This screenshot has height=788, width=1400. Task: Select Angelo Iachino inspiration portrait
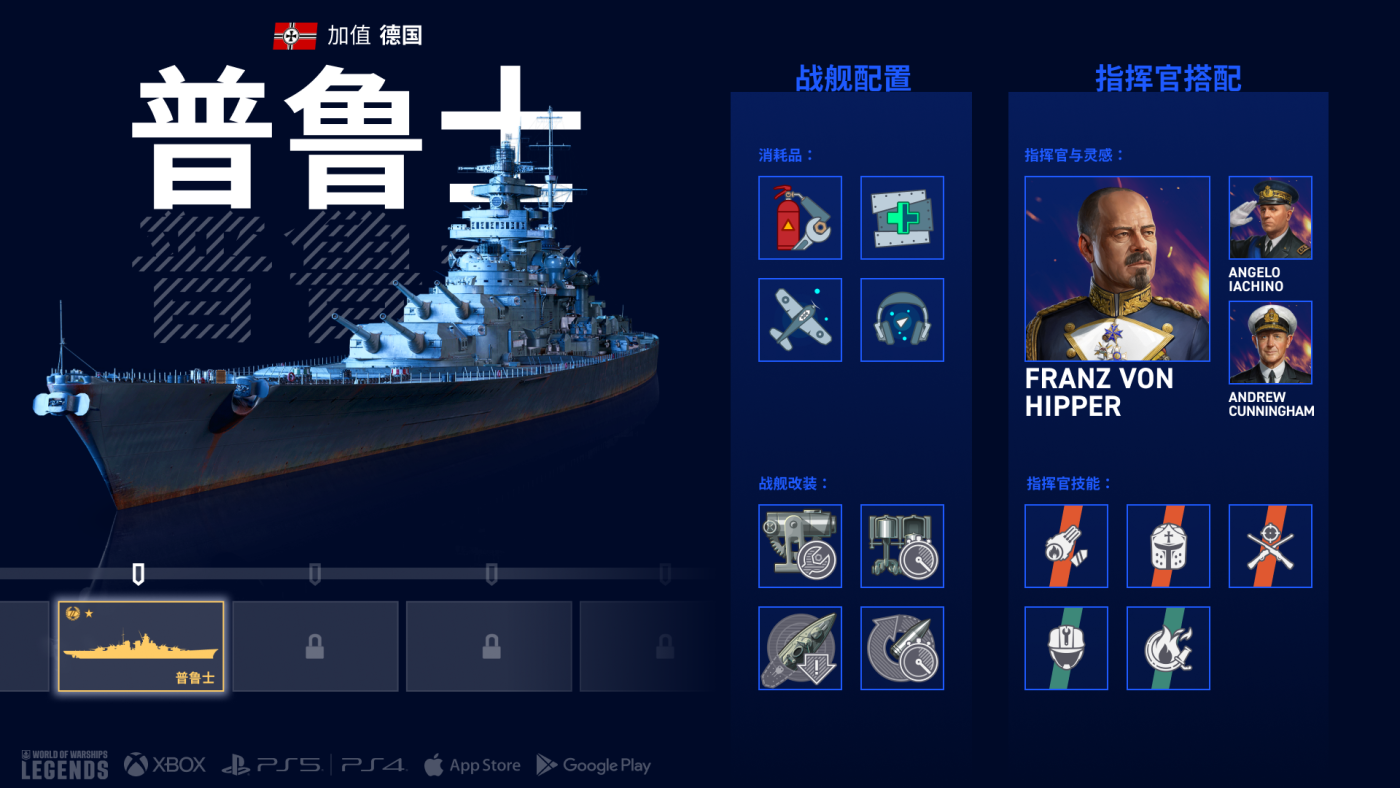pyautogui.click(x=1270, y=218)
